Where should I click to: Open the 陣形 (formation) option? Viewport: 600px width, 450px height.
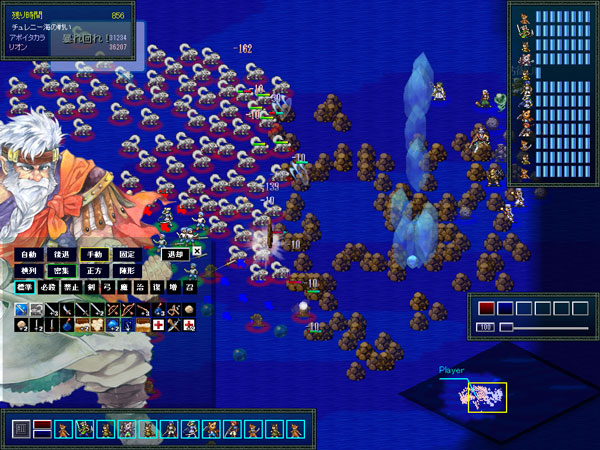[126, 271]
